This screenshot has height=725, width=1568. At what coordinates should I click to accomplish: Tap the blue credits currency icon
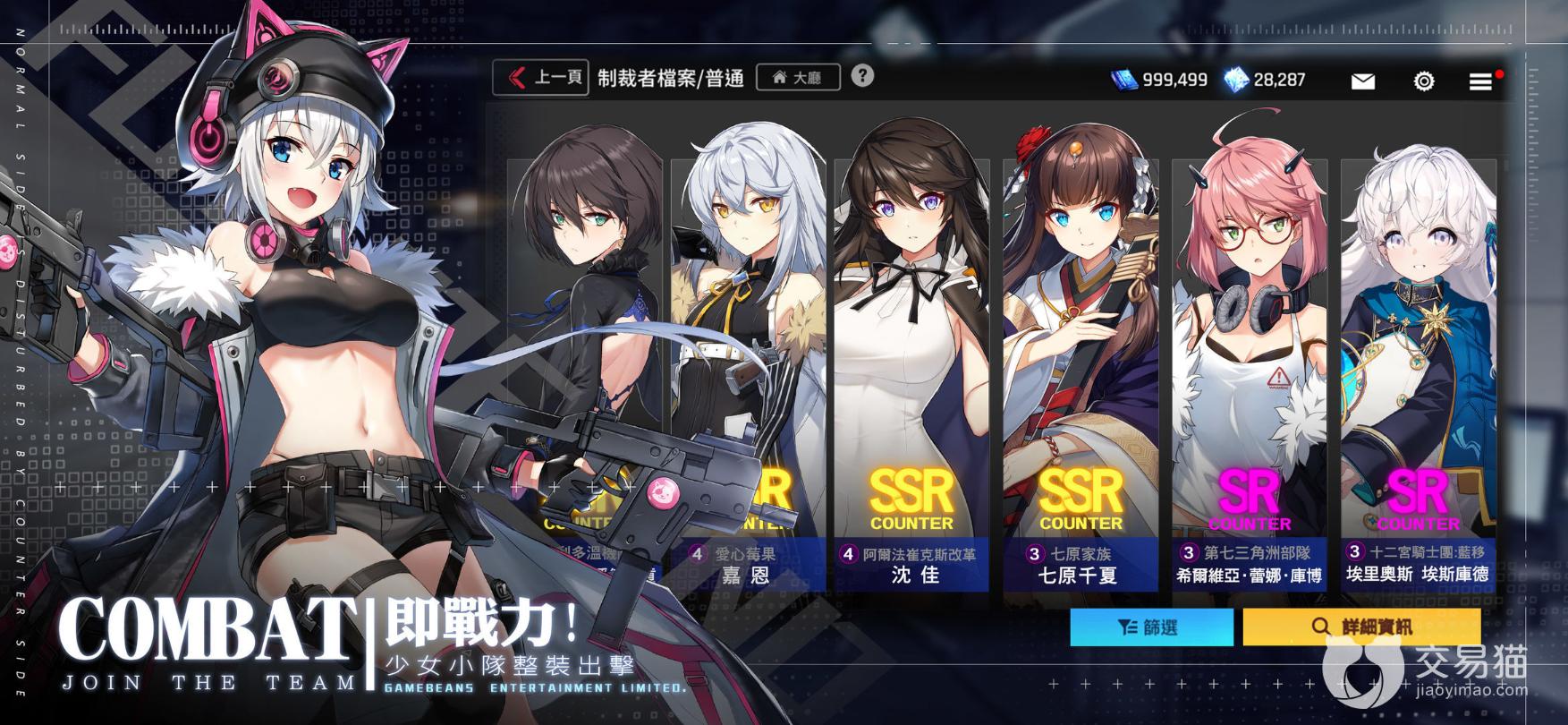[1124, 80]
